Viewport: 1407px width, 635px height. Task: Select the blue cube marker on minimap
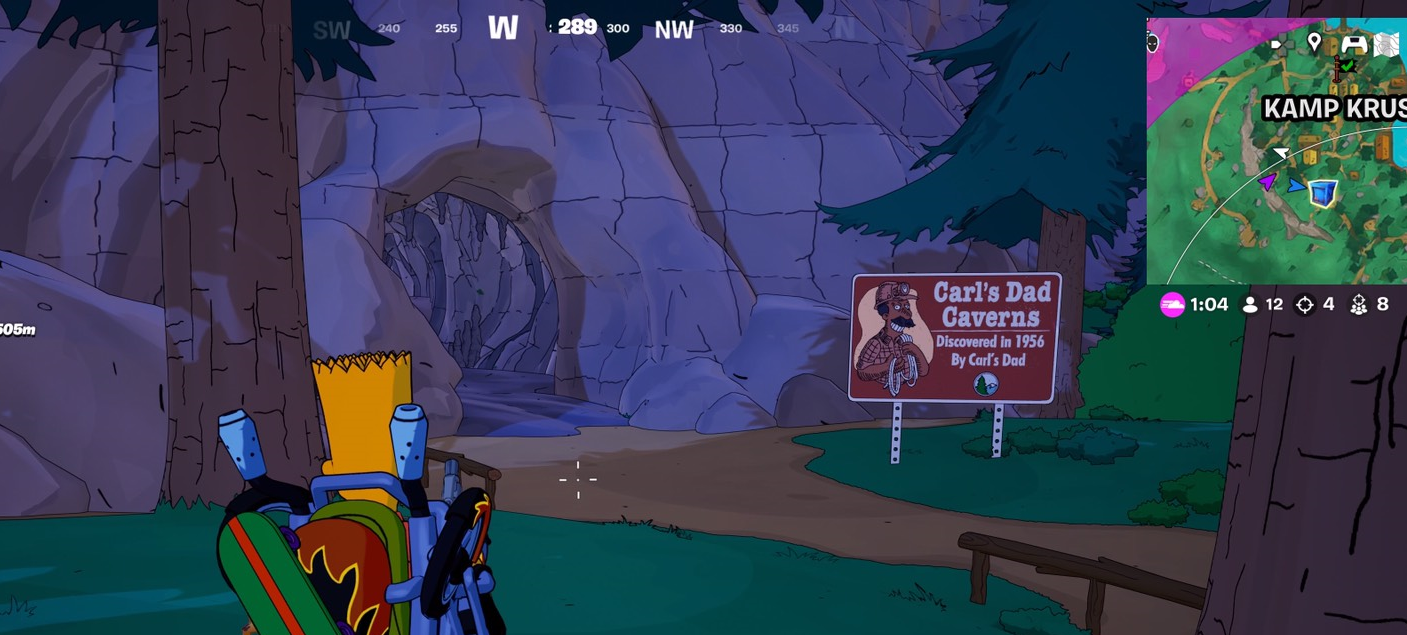(x=1323, y=193)
